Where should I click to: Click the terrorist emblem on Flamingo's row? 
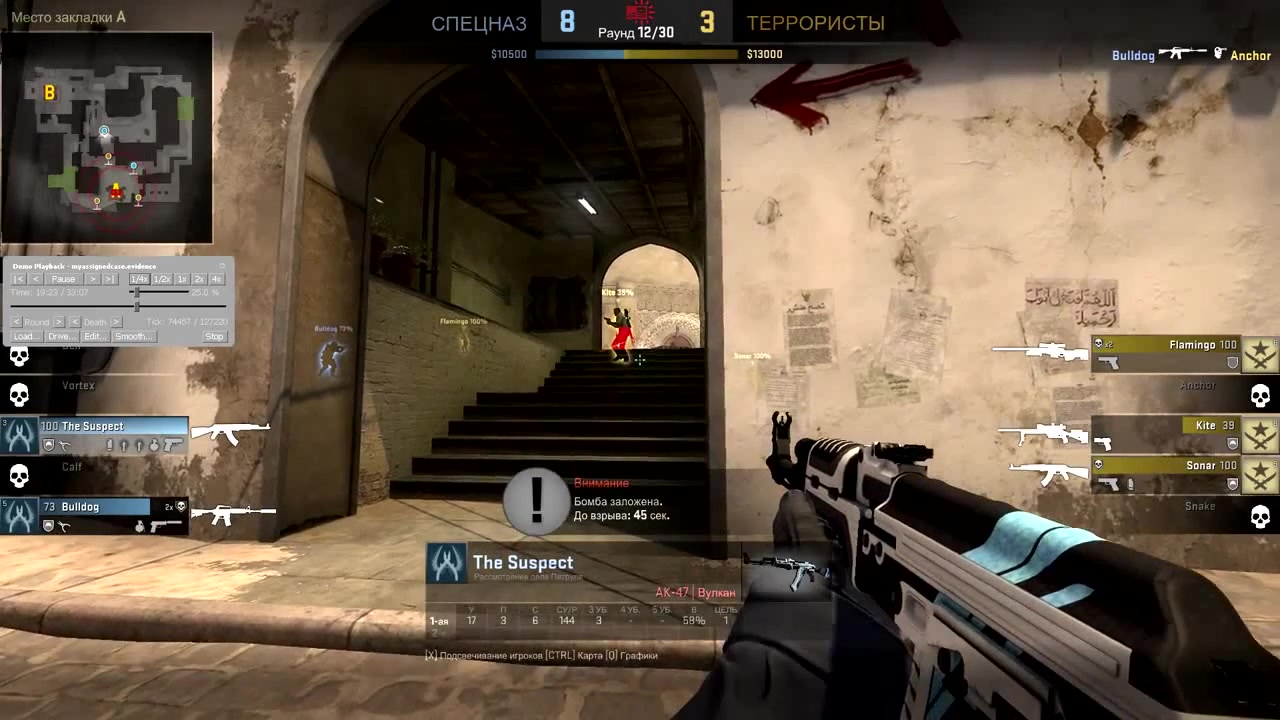coord(1259,354)
